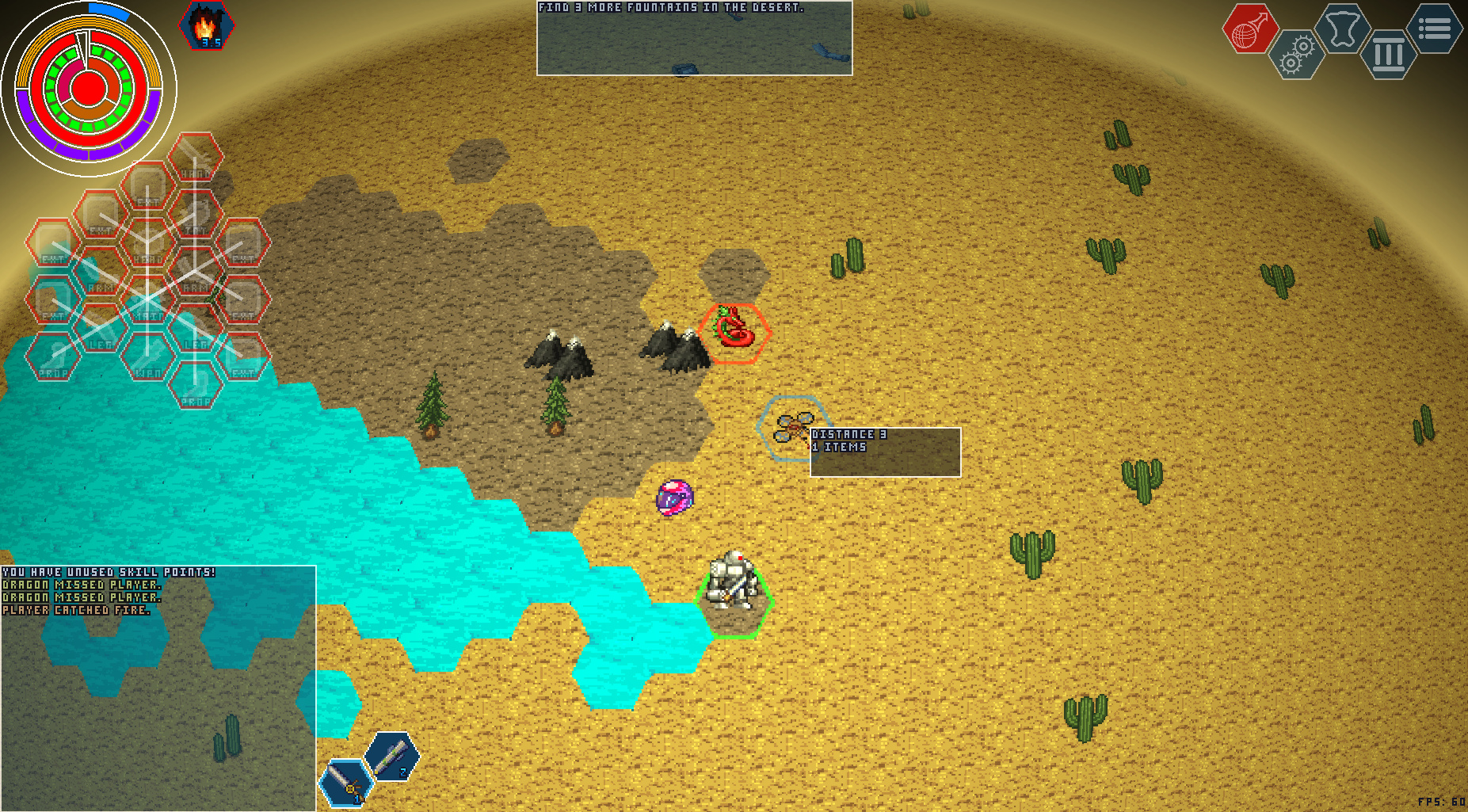The image size is (1468, 812).
Task: Toggle the HEAD equipment hex slot
Action: click(147, 254)
